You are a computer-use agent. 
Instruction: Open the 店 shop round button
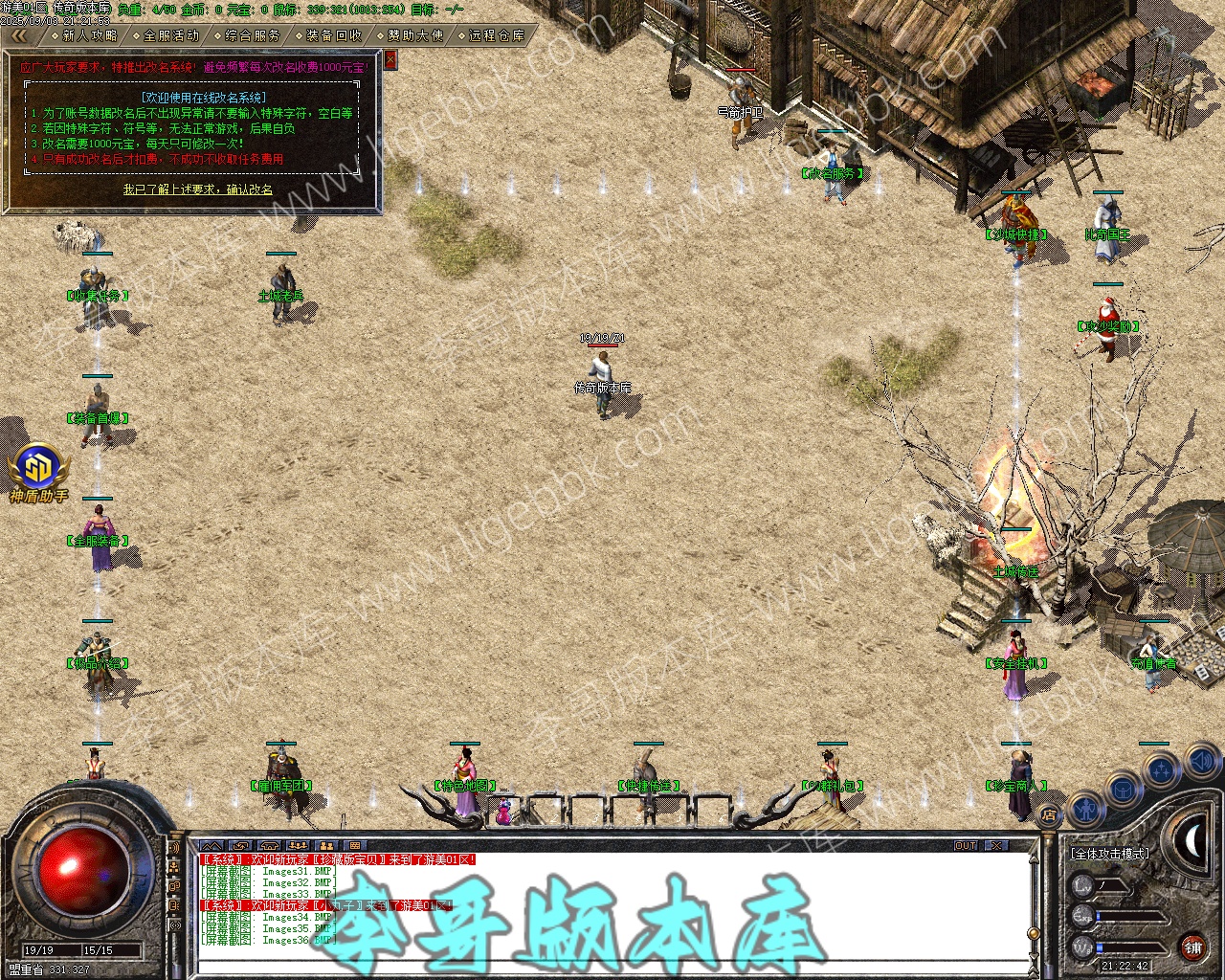point(1049,815)
